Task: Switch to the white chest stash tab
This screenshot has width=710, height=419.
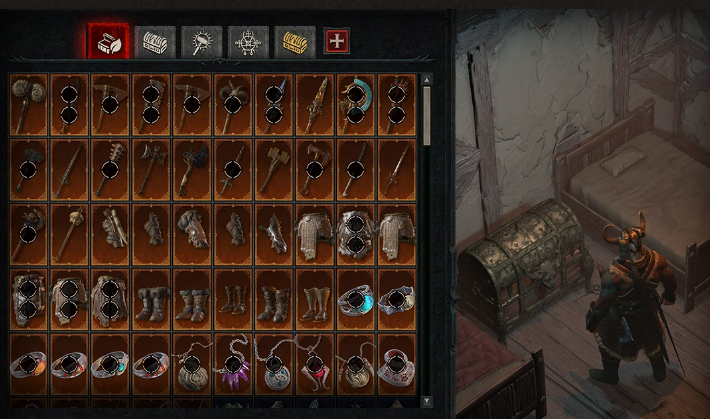Action: tap(155, 42)
